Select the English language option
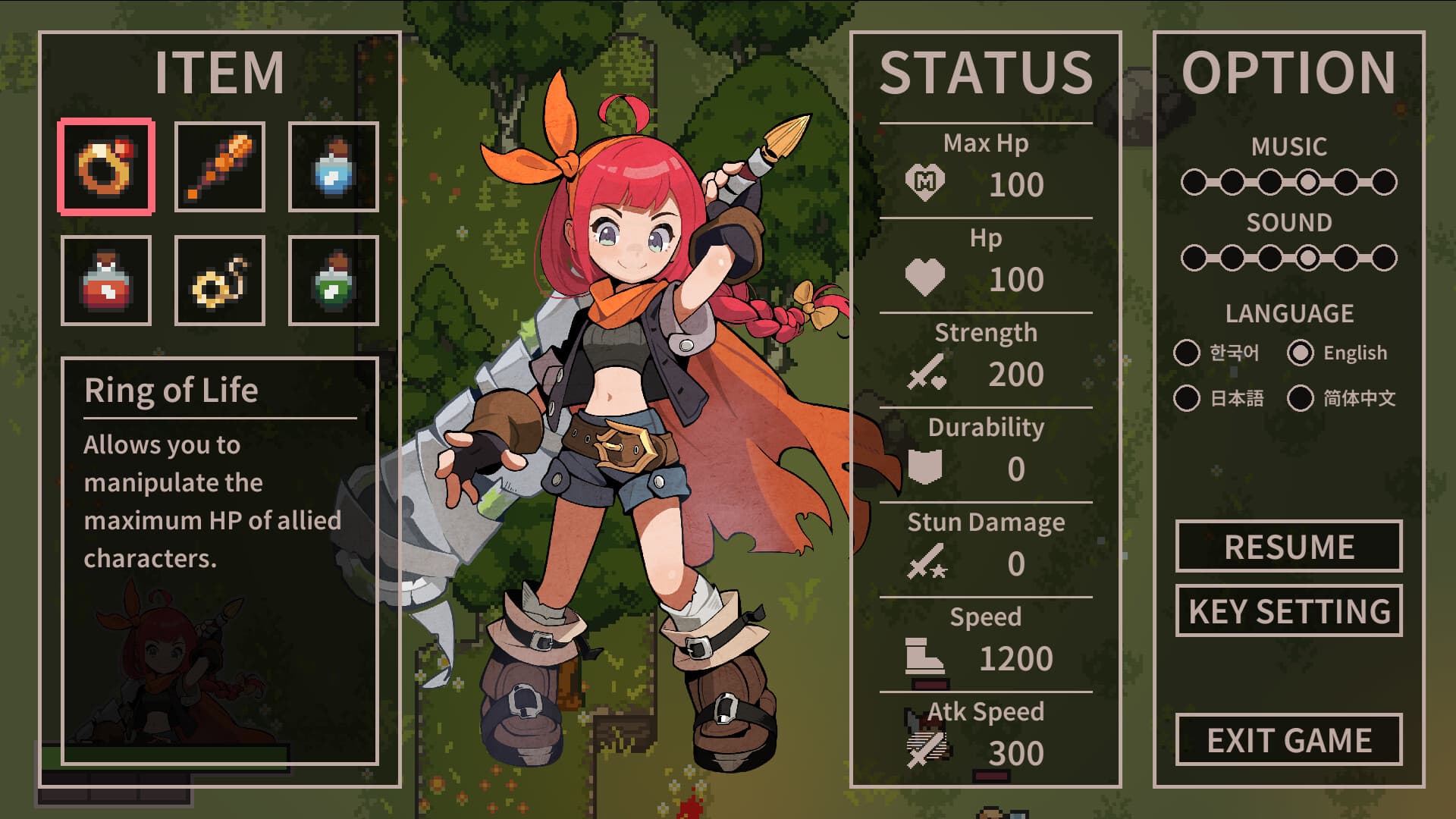The width and height of the screenshot is (1456, 819). coord(1301,352)
